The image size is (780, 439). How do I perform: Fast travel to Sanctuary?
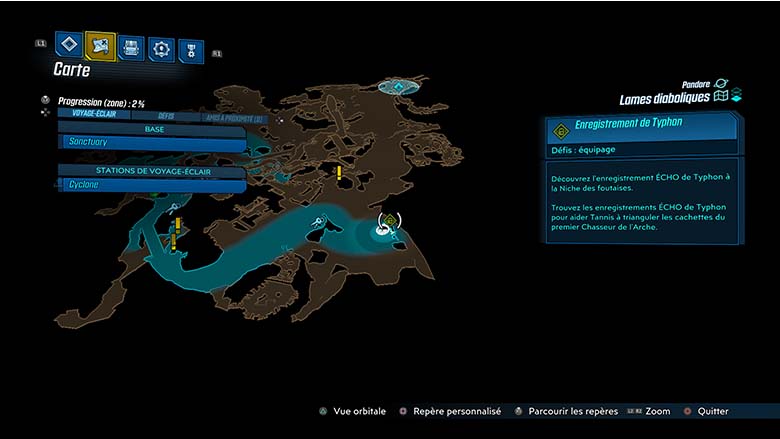[x=150, y=142]
